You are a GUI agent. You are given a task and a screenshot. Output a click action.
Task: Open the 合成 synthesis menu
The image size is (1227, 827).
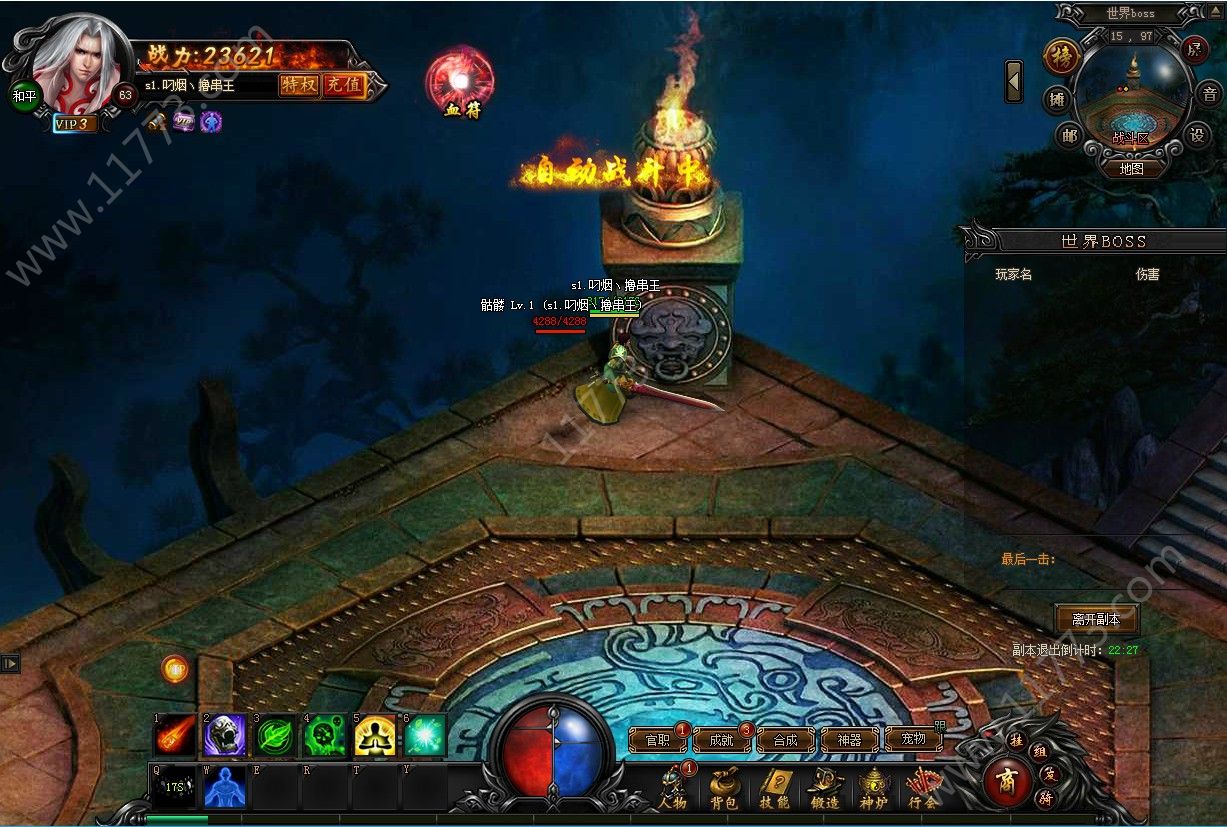785,740
